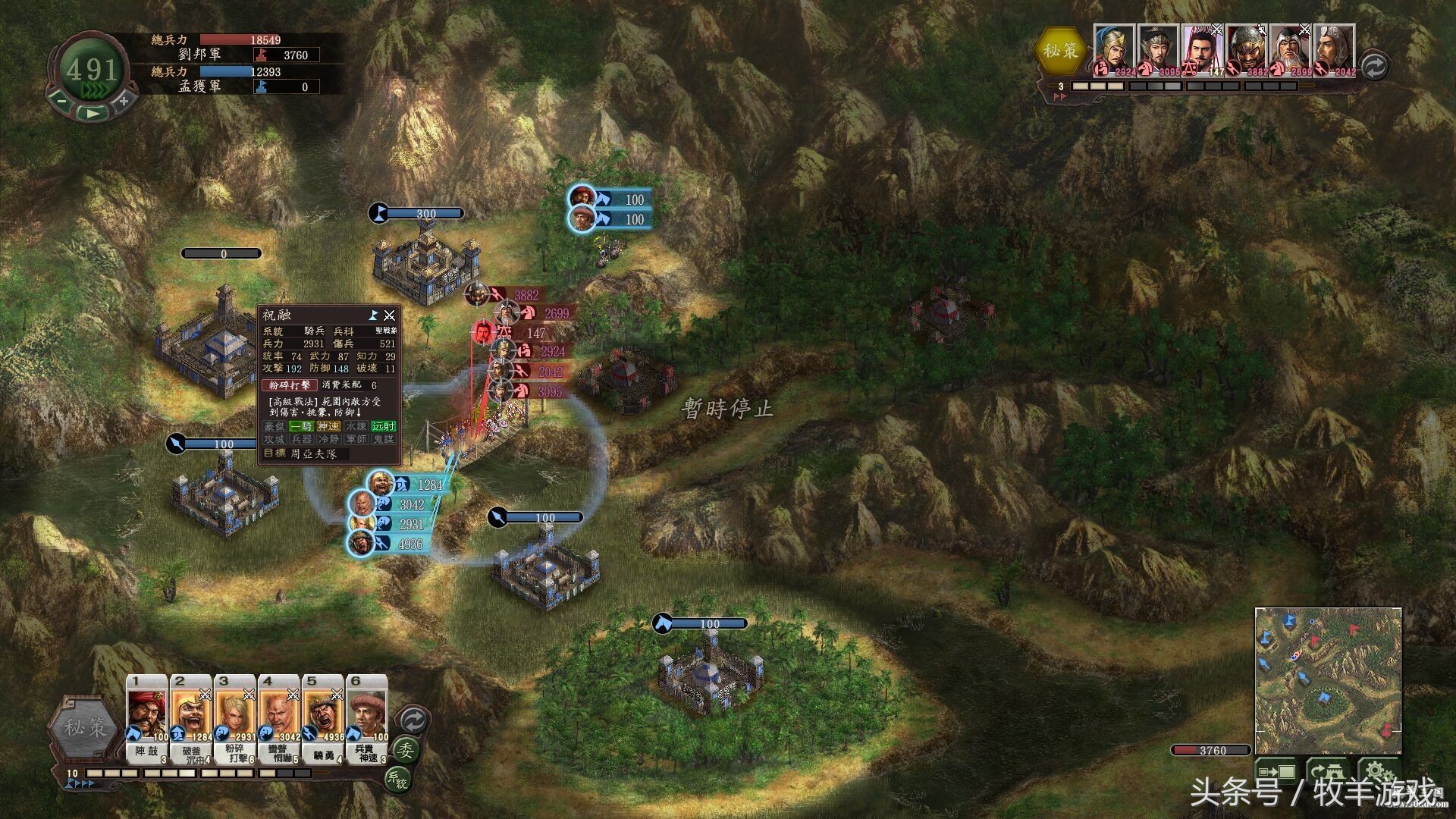Toggle the green 远射 ability tag
This screenshot has height=819, width=1456.
click(384, 427)
